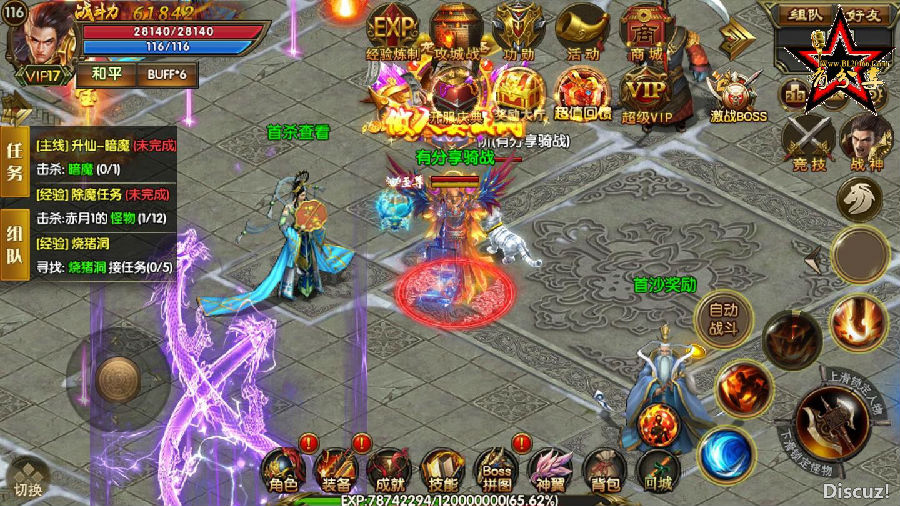Toggle 自动战斗 auto-battle

[x=724, y=318]
